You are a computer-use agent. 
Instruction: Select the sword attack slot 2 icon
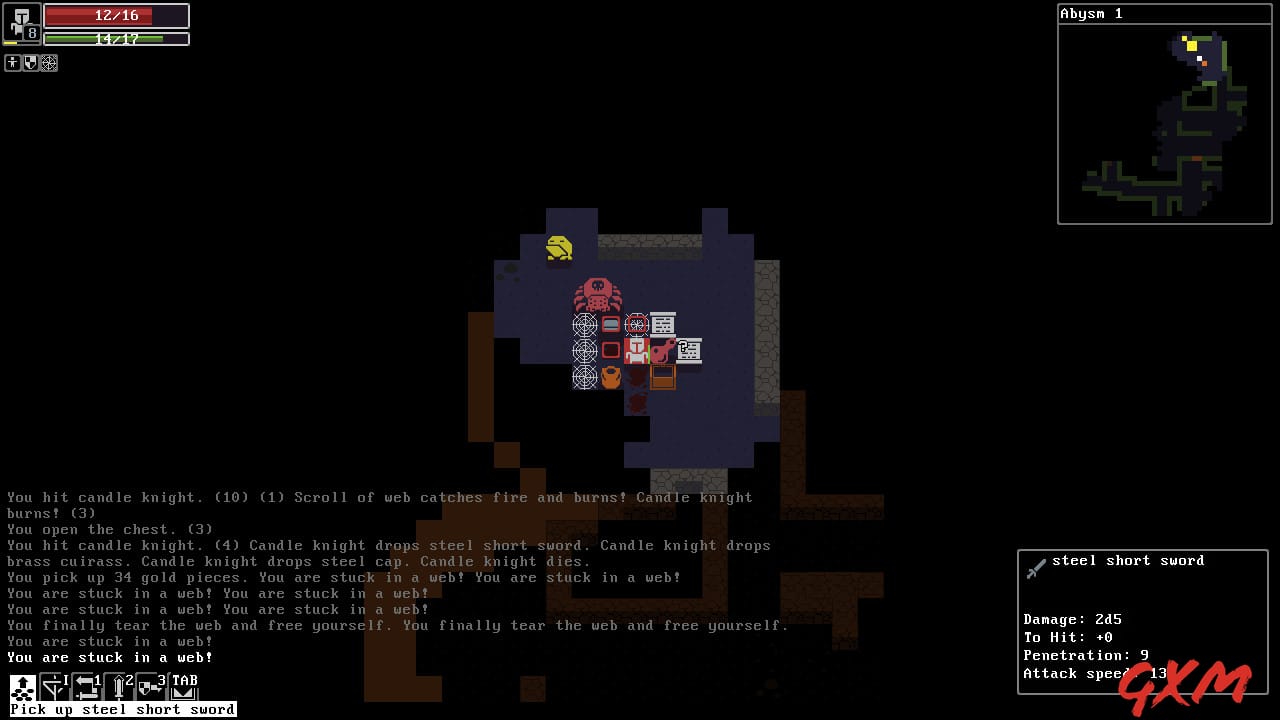(117, 687)
